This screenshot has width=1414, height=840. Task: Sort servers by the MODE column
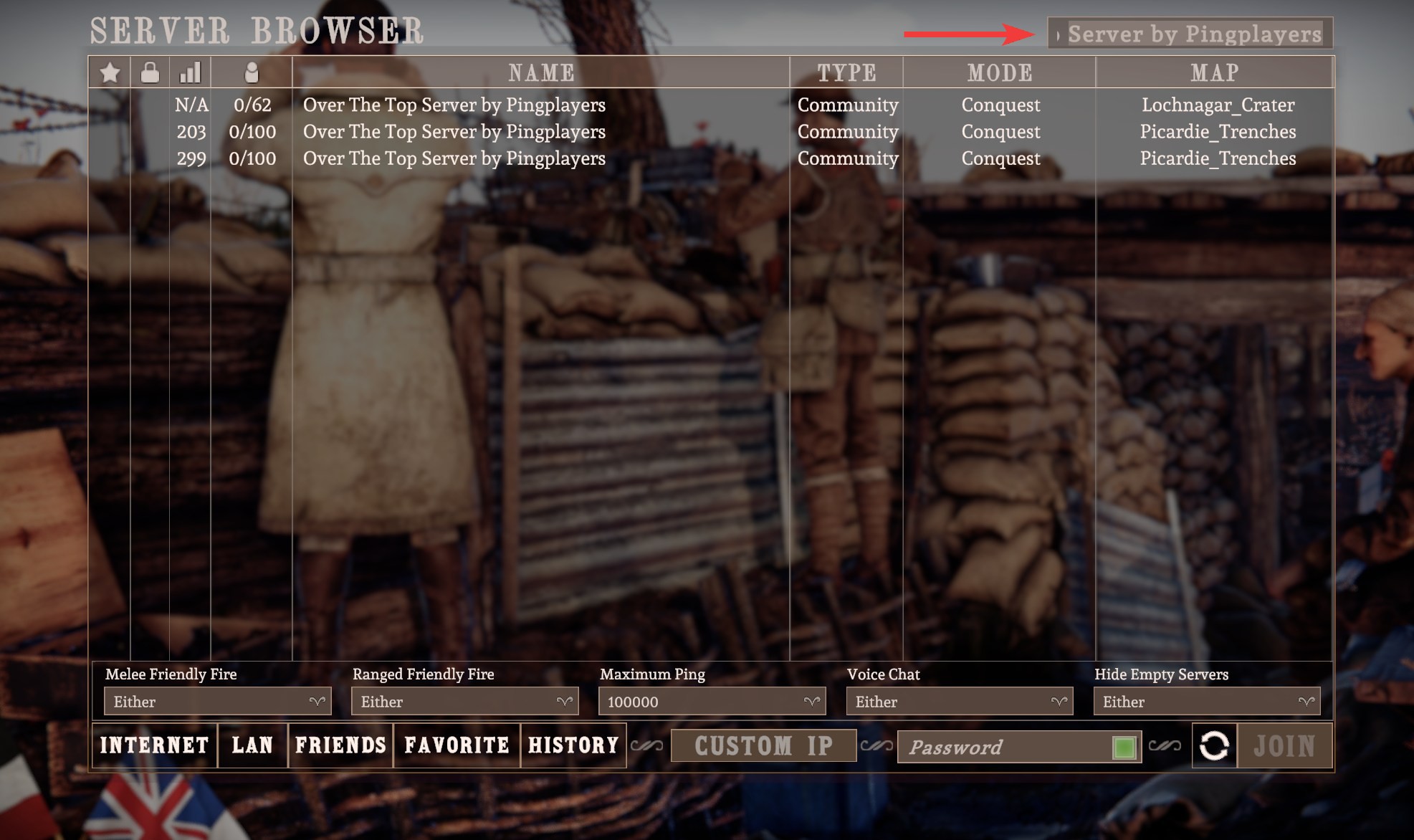coord(1000,72)
